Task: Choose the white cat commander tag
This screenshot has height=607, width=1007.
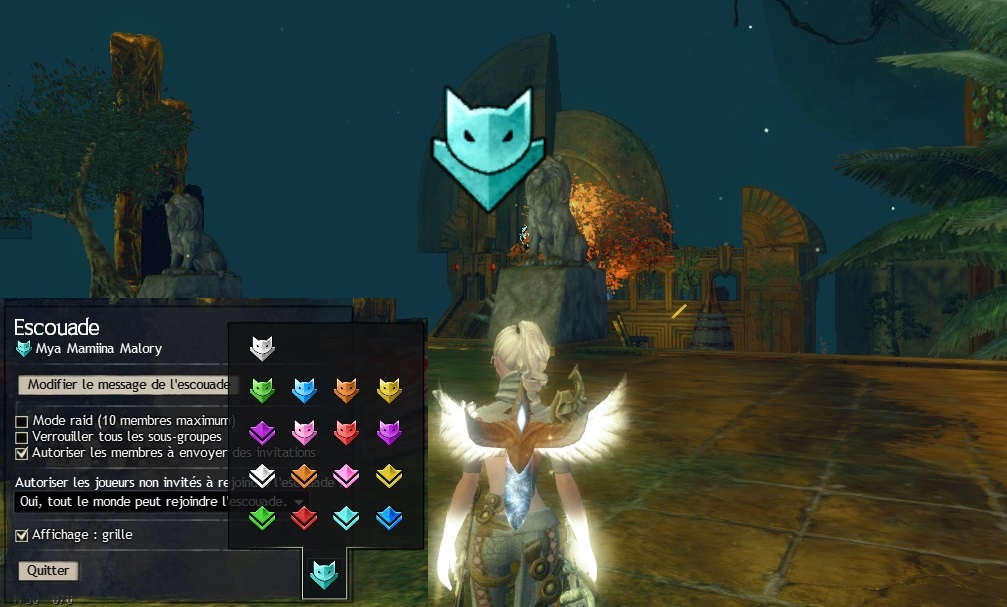Action: point(262,348)
